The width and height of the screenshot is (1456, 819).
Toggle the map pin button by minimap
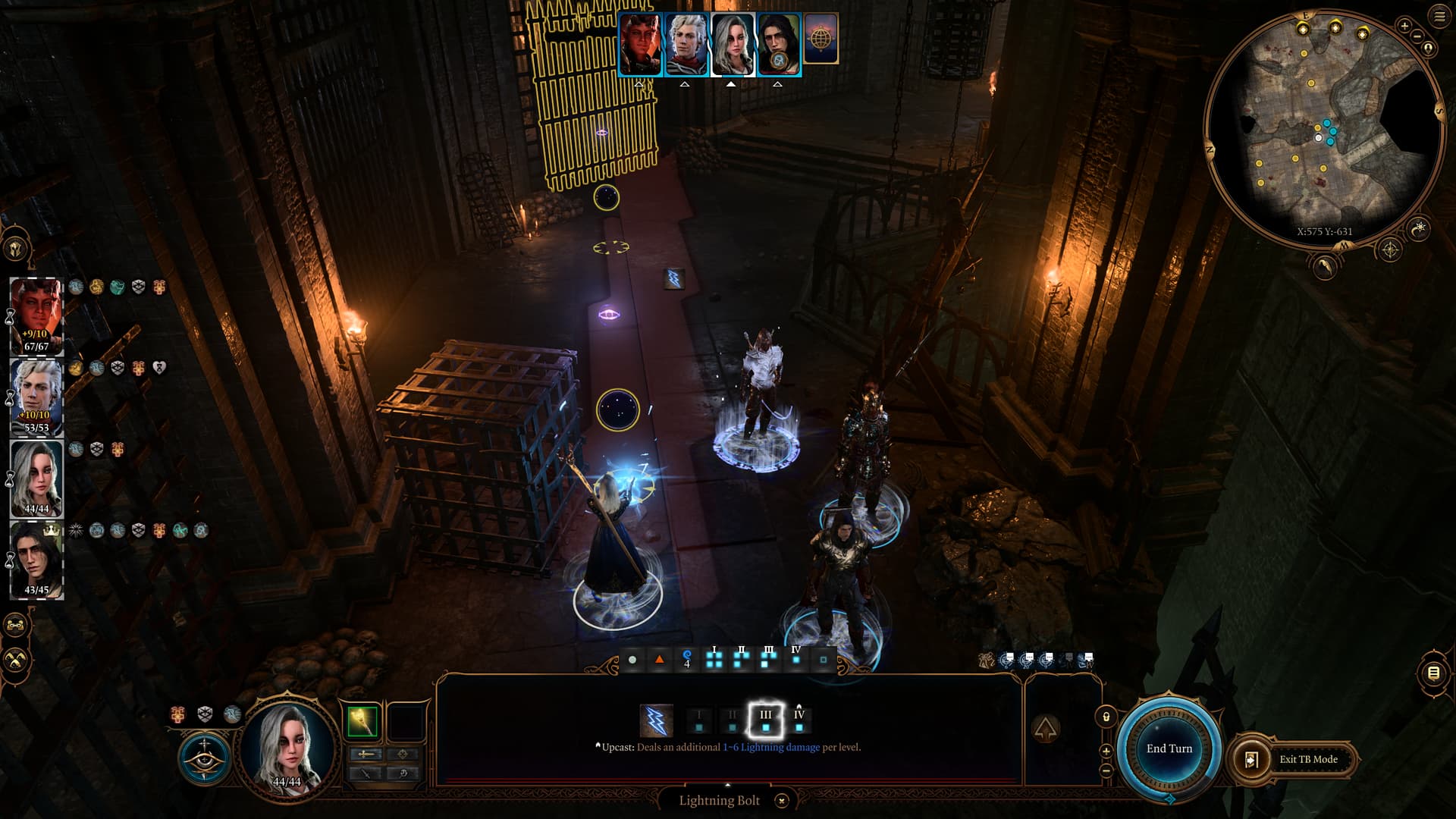1429,49
